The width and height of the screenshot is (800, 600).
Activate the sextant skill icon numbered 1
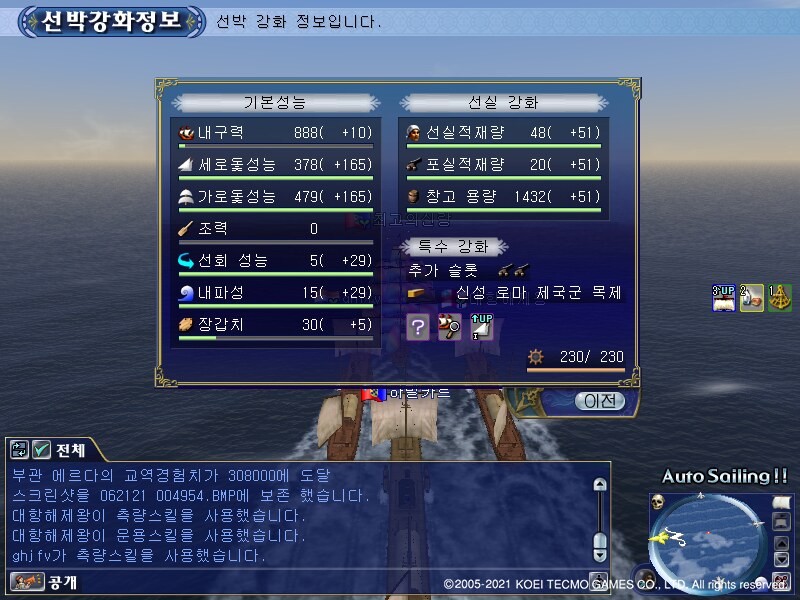780,297
